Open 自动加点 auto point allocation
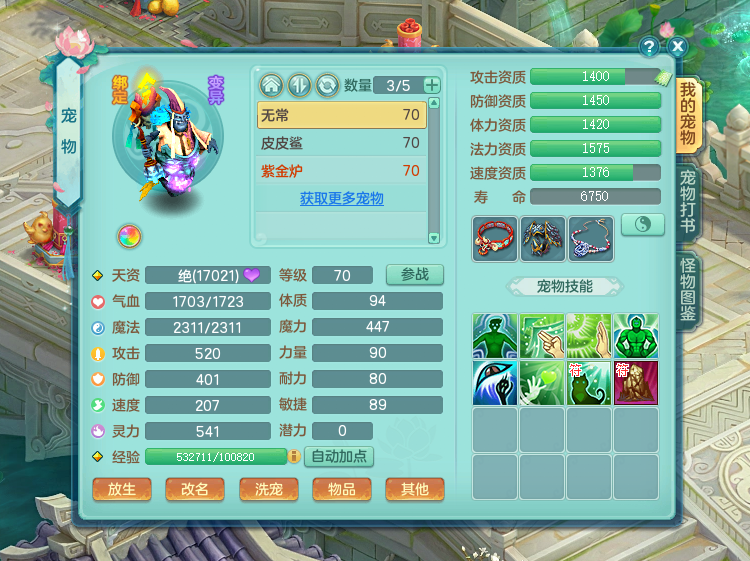750x561 pixels. tap(338, 457)
